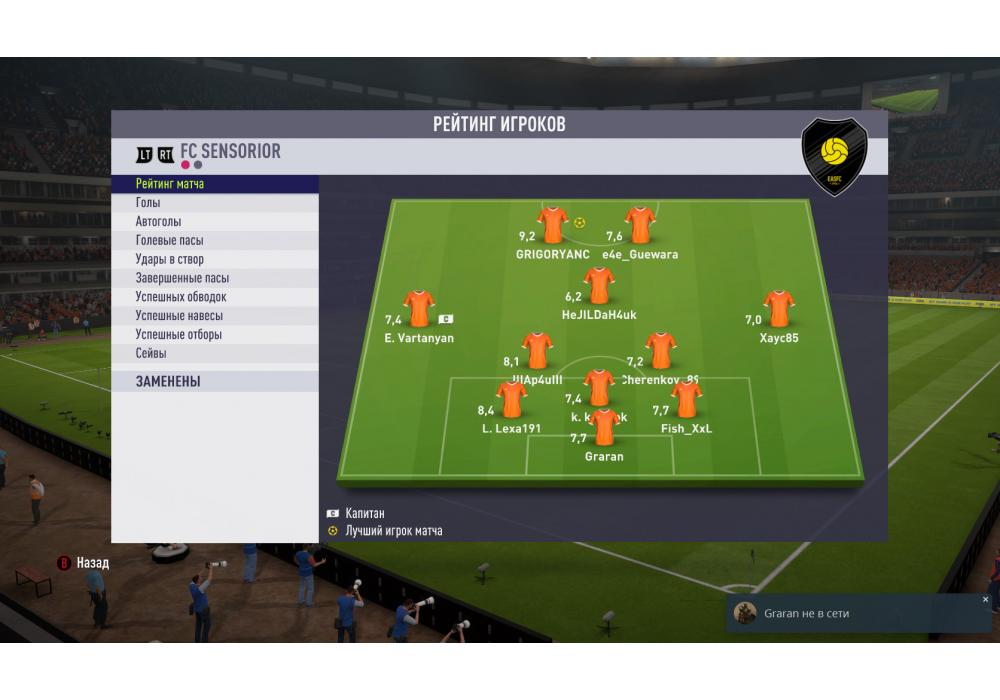Pick the e4e_Guewara player shirt

[x=640, y=225]
